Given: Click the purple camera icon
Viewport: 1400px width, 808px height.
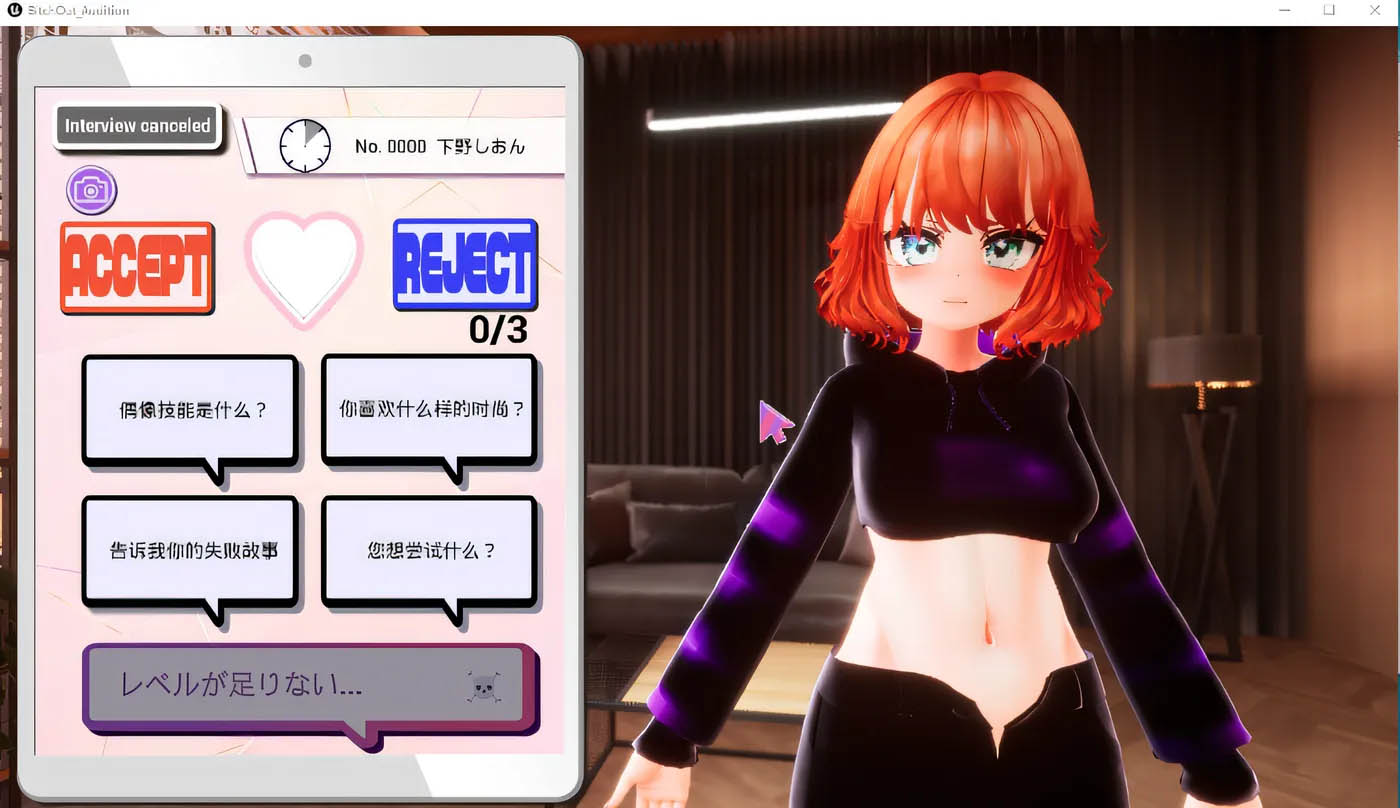Looking at the screenshot, I should pos(91,190).
